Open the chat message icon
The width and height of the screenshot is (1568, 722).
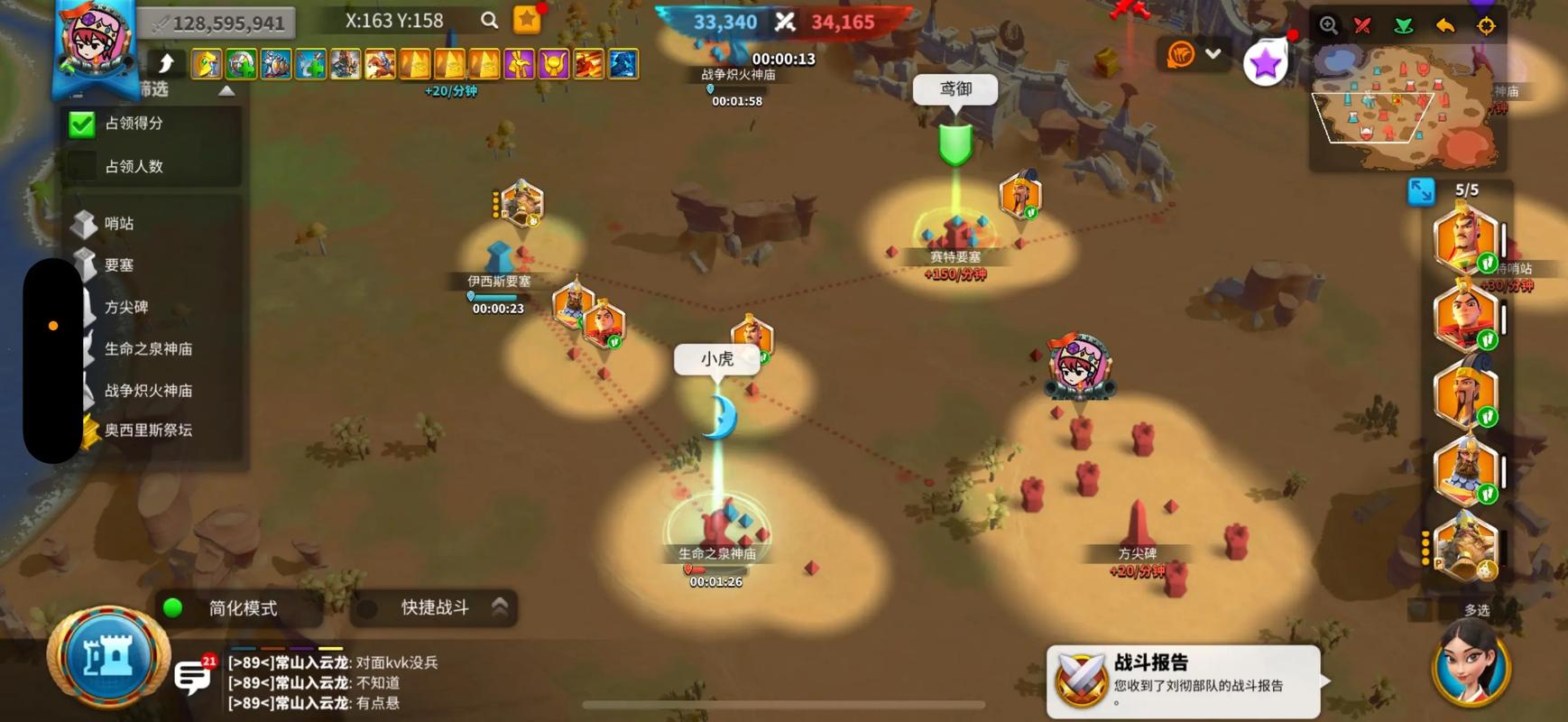(192, 676)
